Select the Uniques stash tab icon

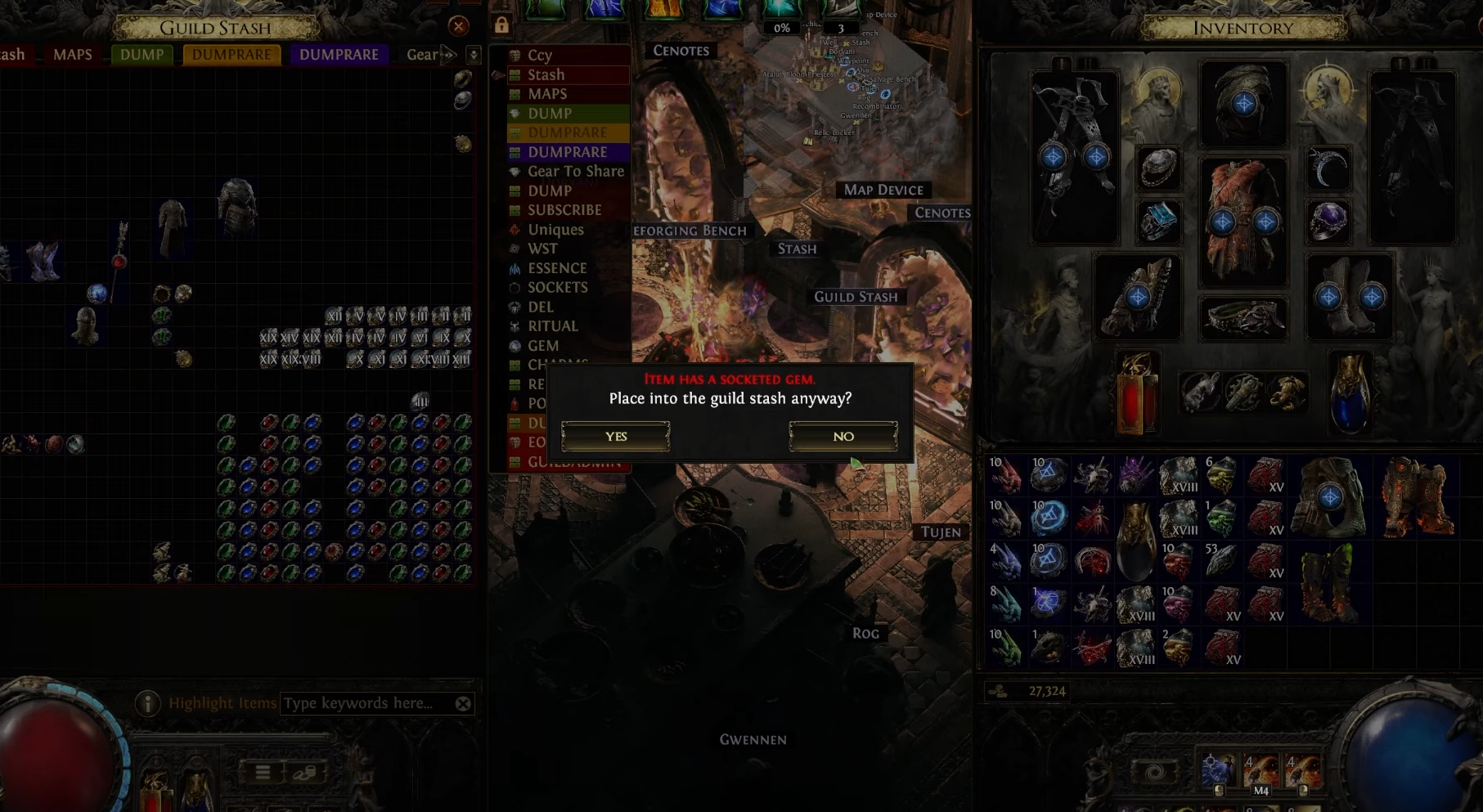coord(513,230)
